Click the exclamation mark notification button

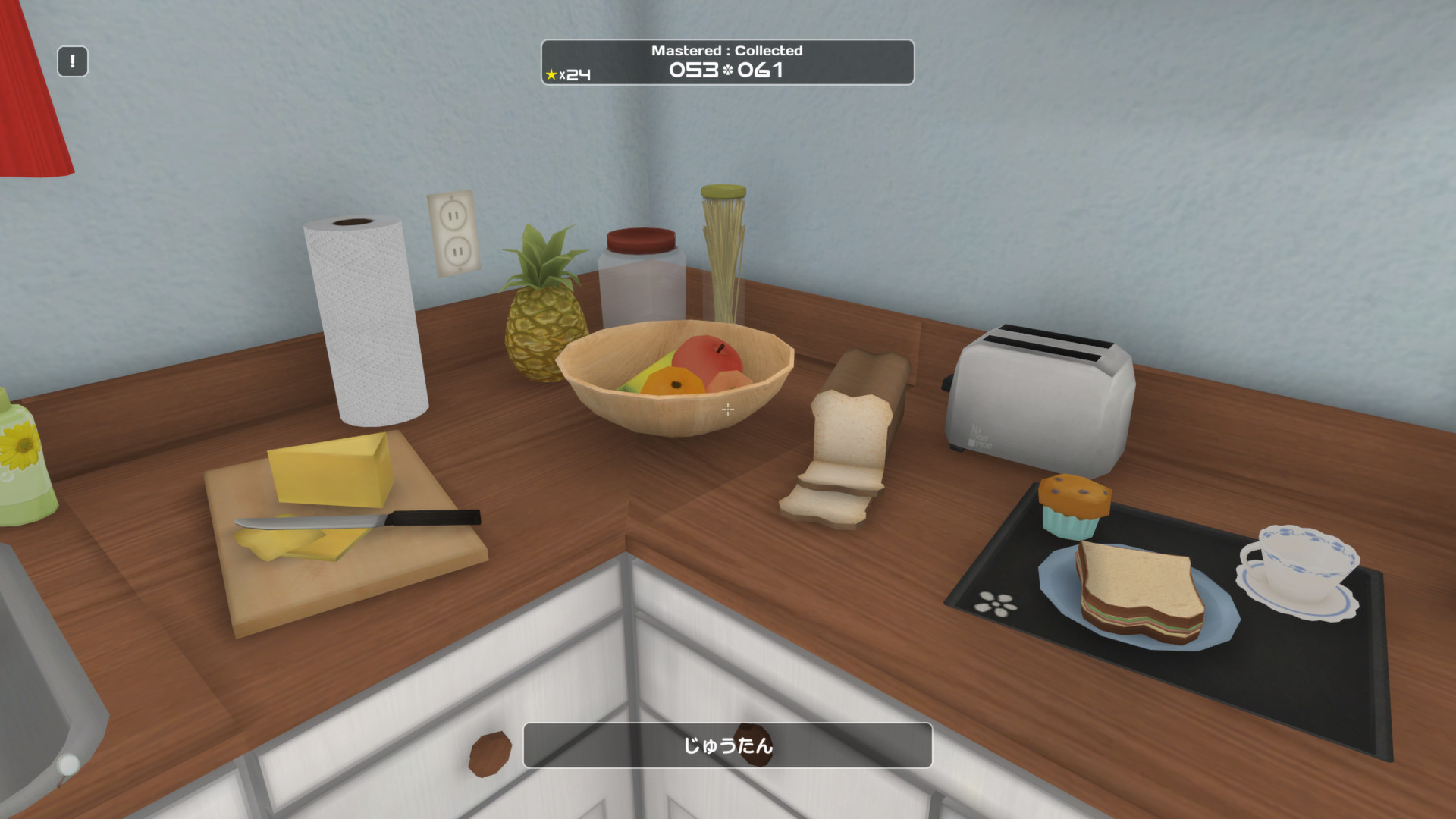pos(73,61)
